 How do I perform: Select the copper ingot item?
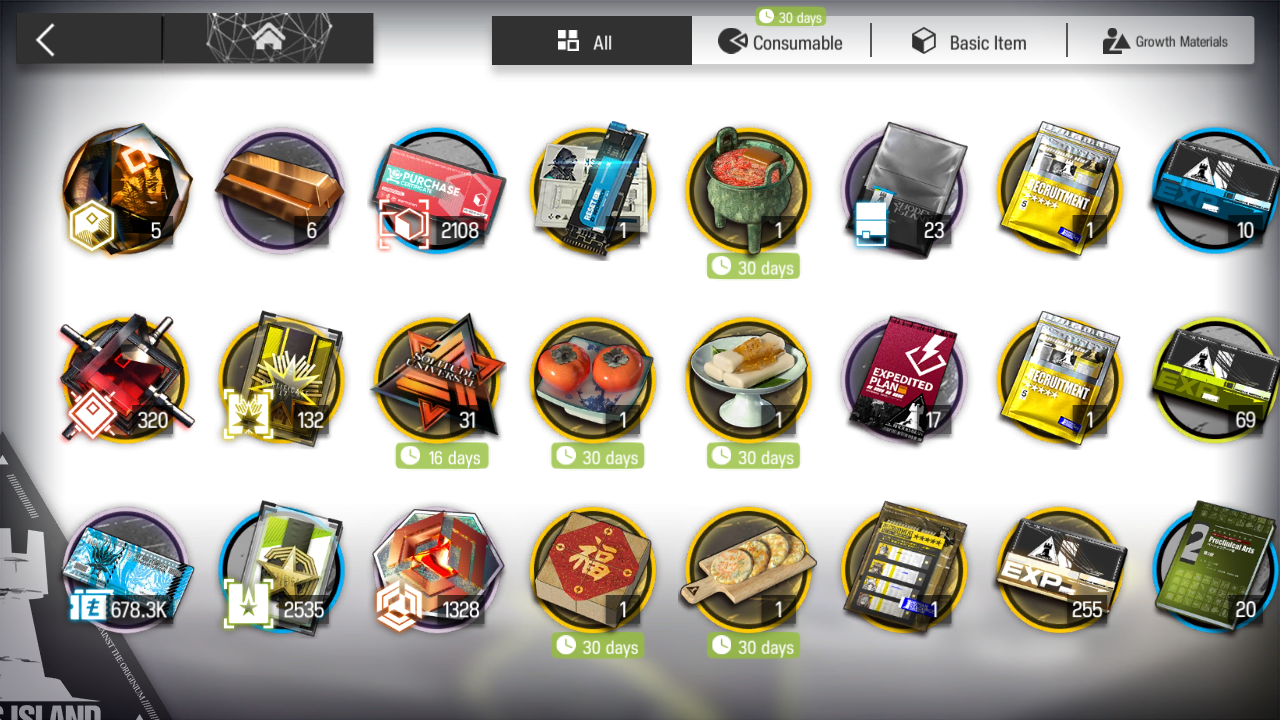pyautogui.click(x=280, y=190)
